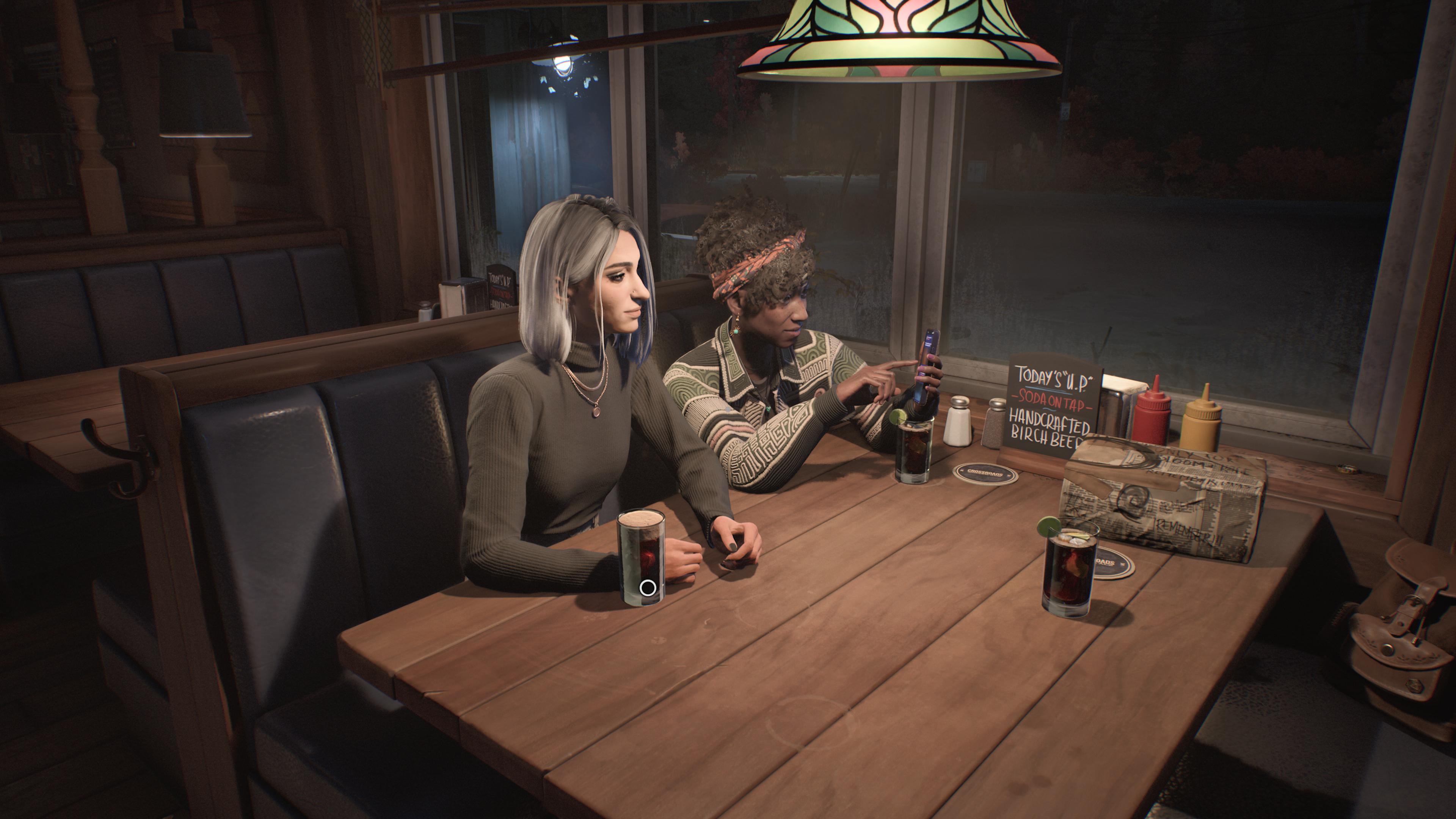Image resolution: width=1456 pixels, height=819 pixels.
Task: Select the circular interaction marker on the glass
Action: [648, 588]
